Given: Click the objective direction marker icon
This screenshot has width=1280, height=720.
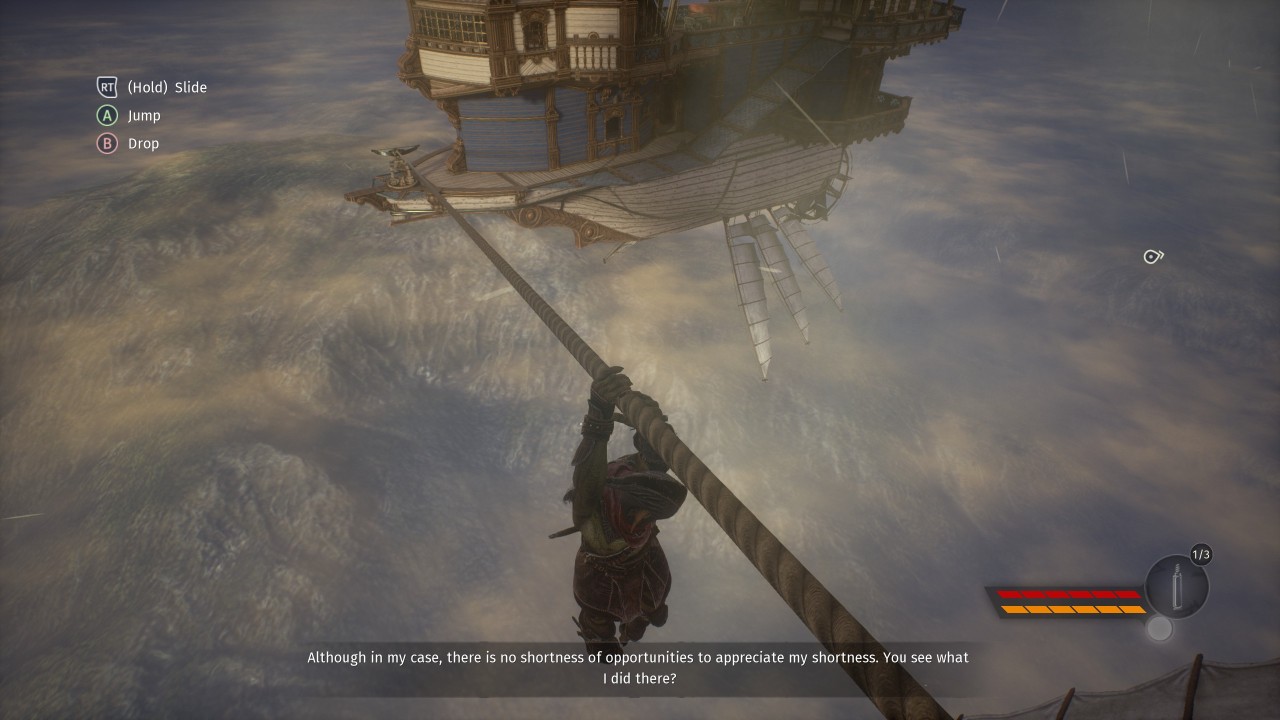Looking at the screenshot, I should click(1153, 257).
